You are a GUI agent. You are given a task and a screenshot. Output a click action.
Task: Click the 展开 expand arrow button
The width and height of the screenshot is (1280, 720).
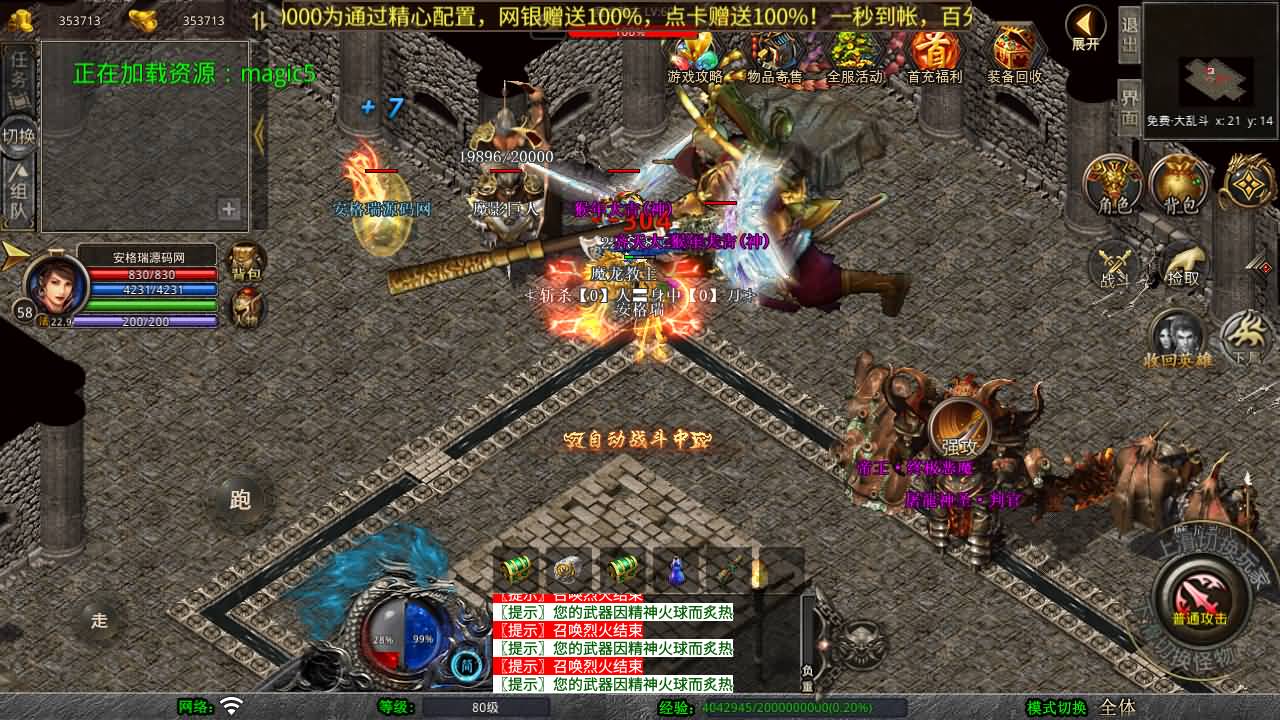(x=1085, y=28)
